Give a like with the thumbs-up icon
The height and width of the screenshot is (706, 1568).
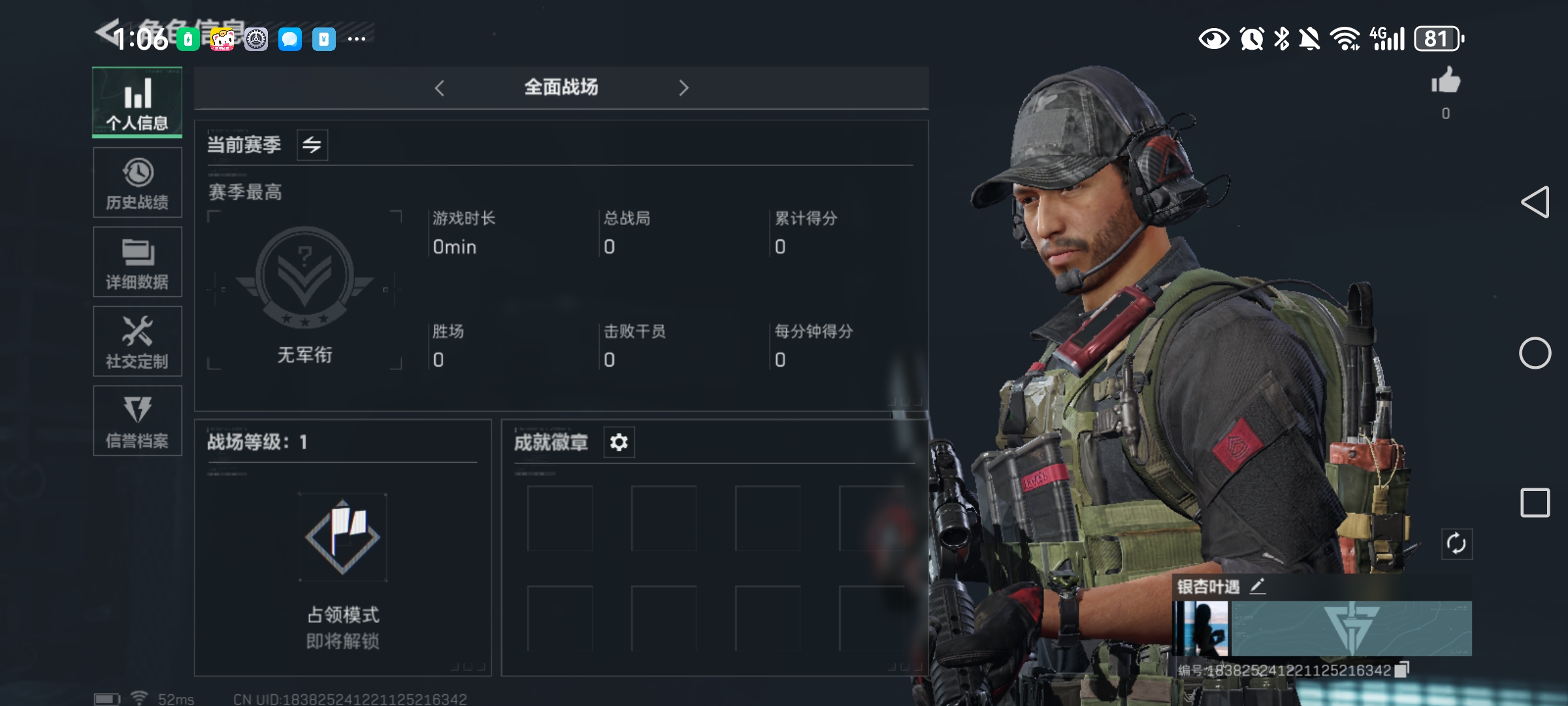(1446, 82)
